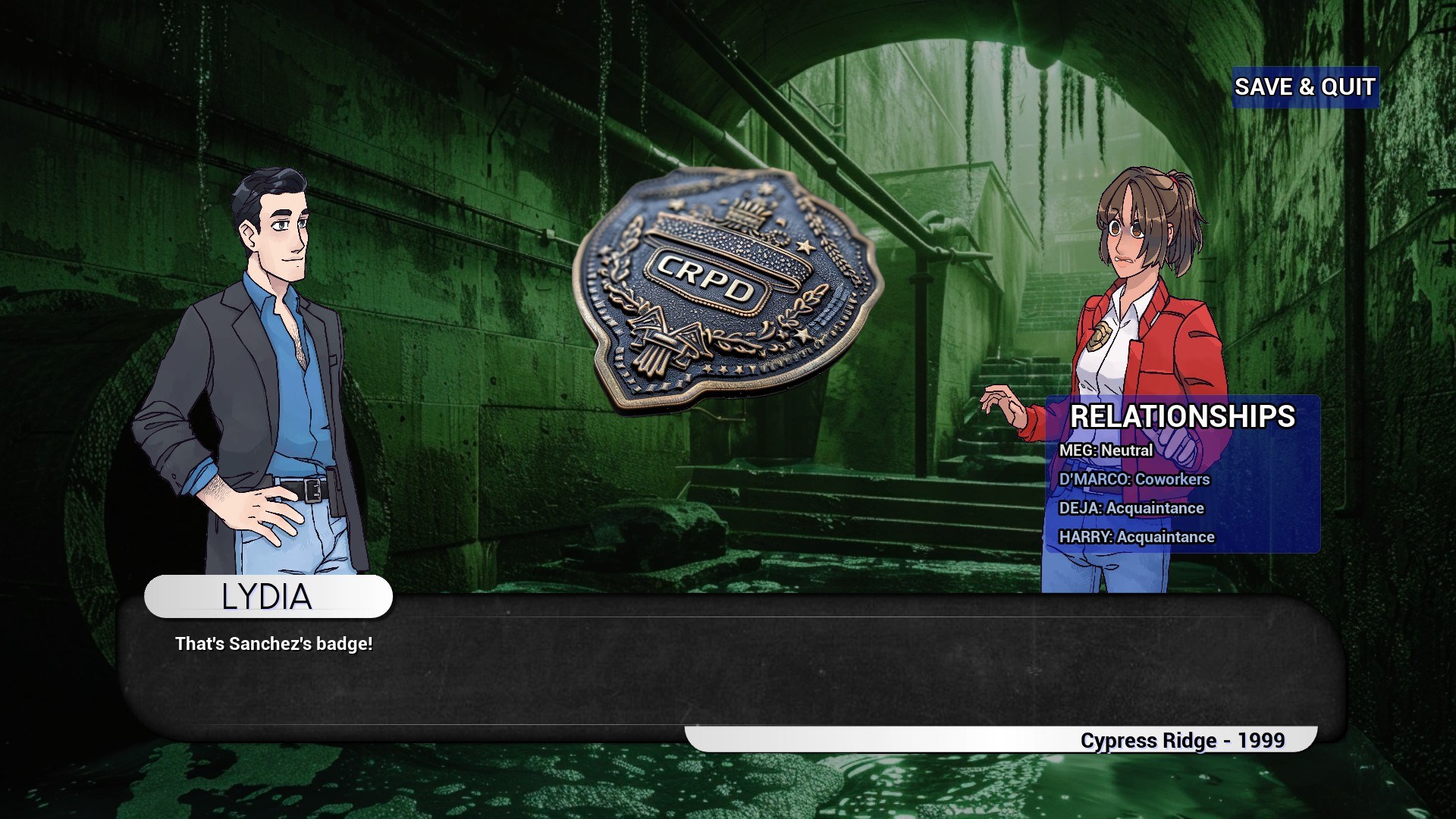This screenshot has height=819, width=1456.
Task: Click the RELATIONSHIPS panel header
Action: coord(1183,416)
